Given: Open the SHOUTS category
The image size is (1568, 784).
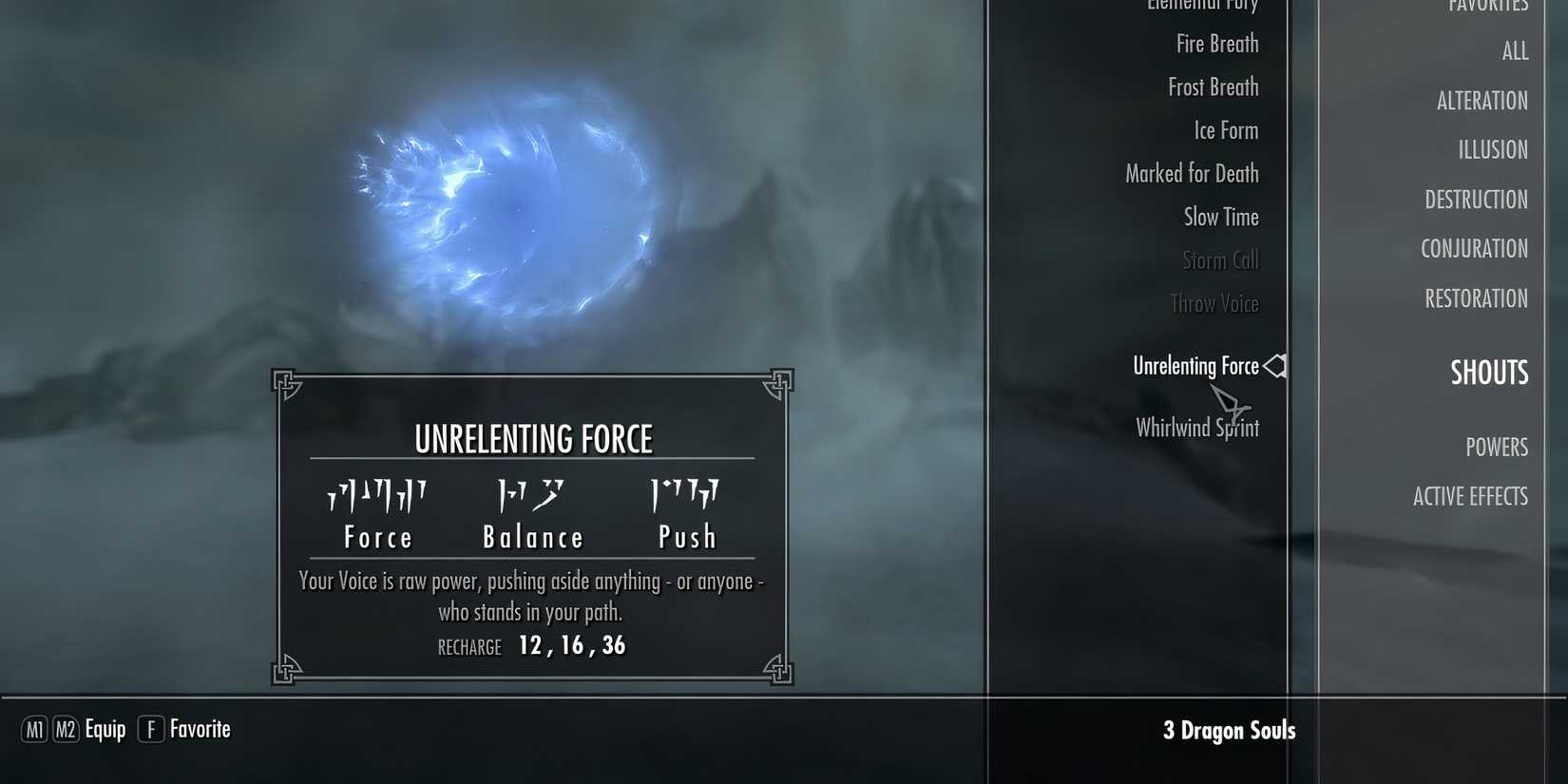Looking at the screenshot, I should (1488, 373).
